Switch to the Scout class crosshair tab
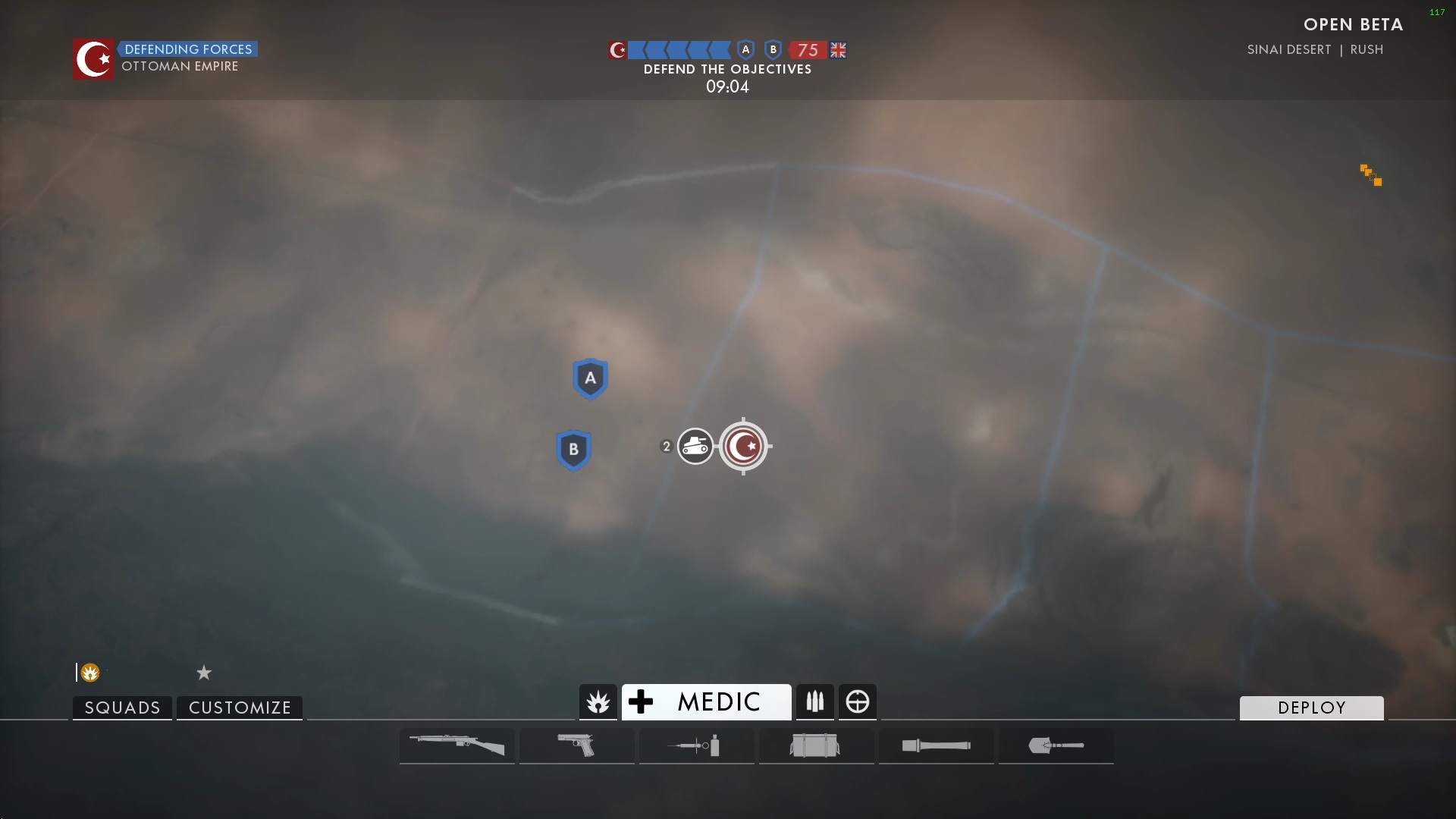This screenshot has height=819, width=1456. (x=858, y=702)
